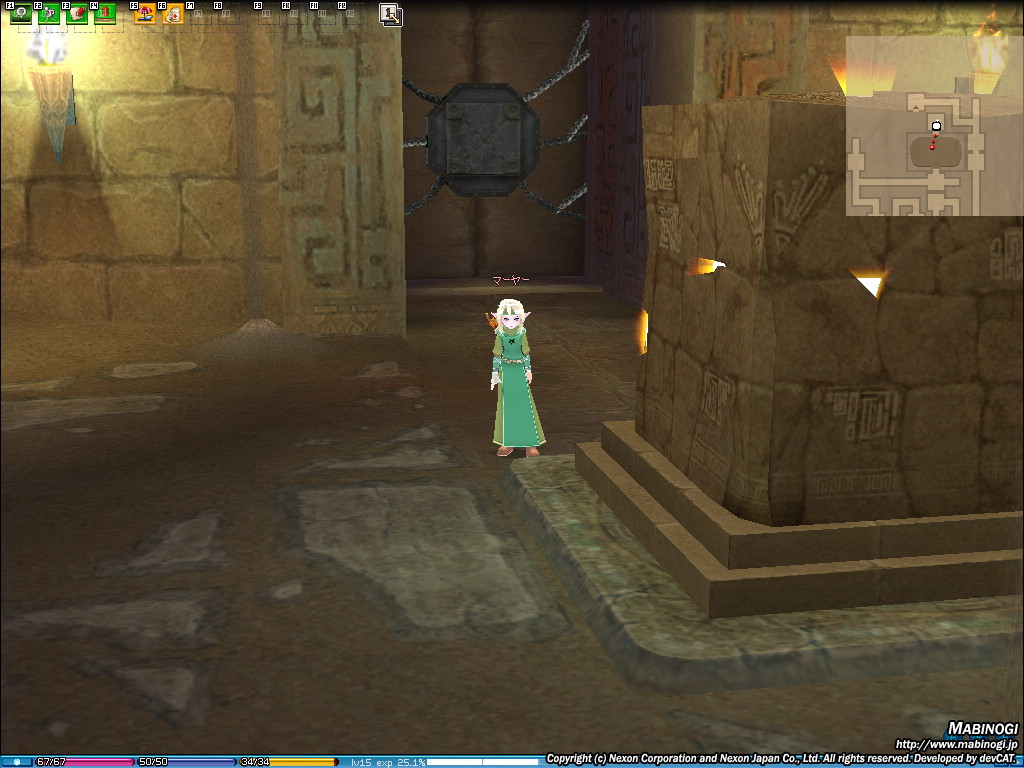Viewport: 1024px width, 768px height.
Task: Use the F2 running-figure skill icon
Action: (48, 14)
